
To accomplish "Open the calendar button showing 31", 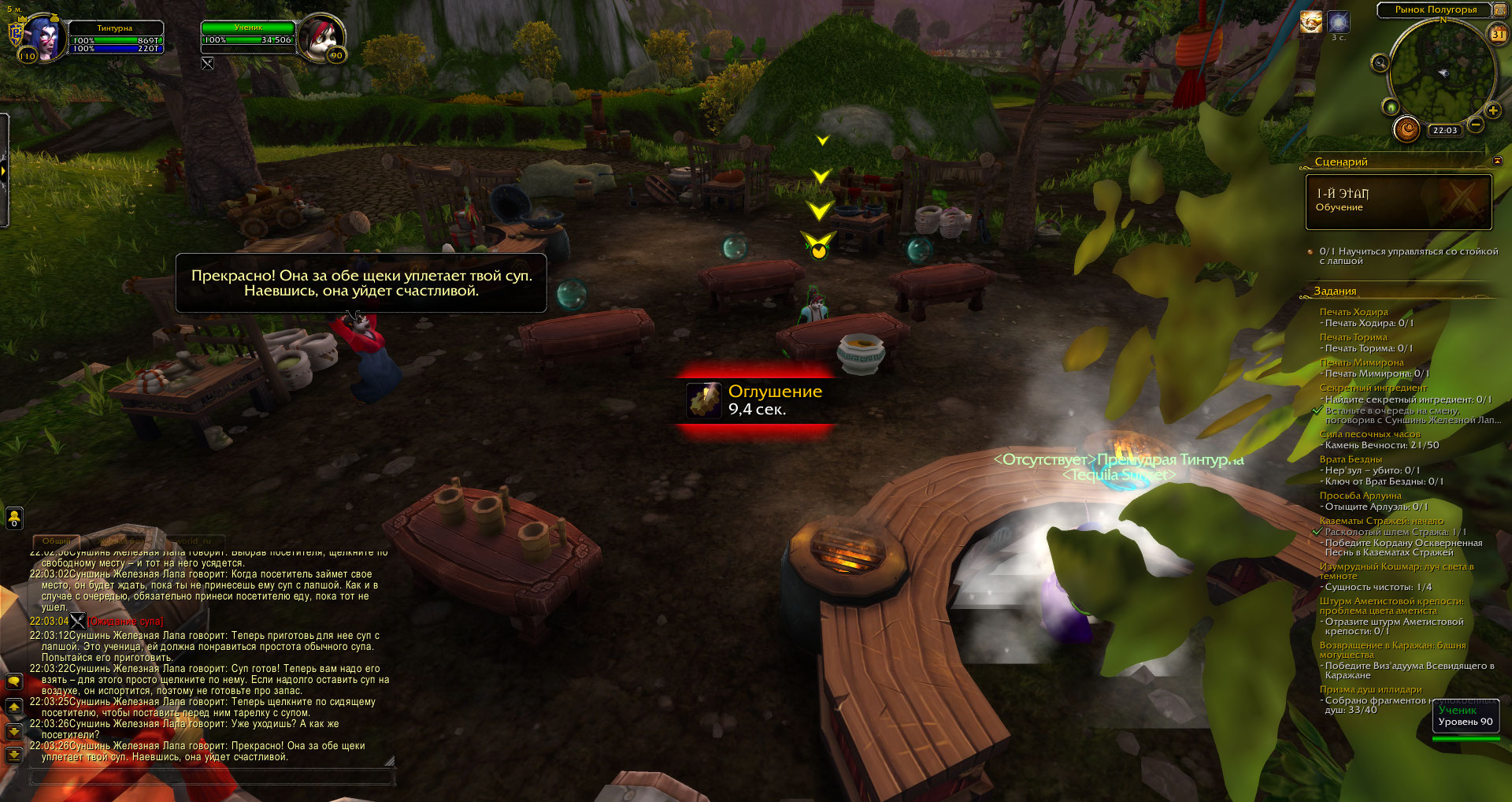I will 1498,34.
